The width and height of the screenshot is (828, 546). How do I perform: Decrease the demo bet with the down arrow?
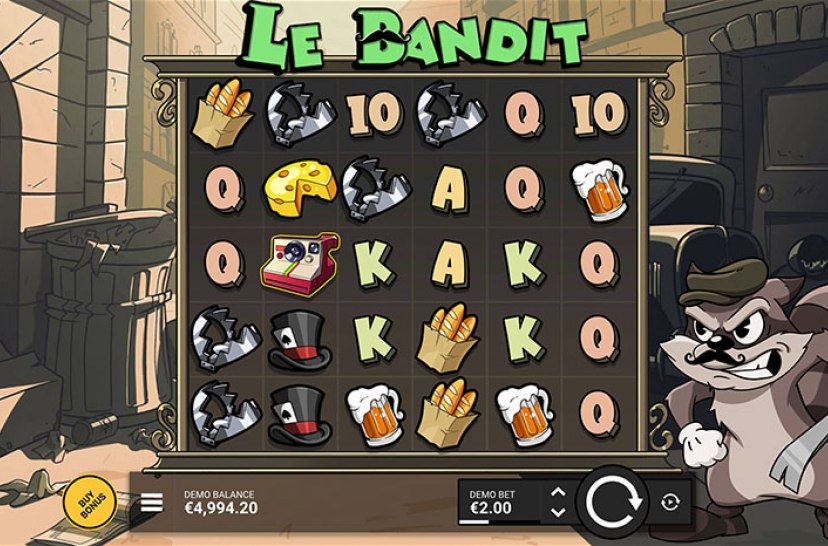[558, 512]
